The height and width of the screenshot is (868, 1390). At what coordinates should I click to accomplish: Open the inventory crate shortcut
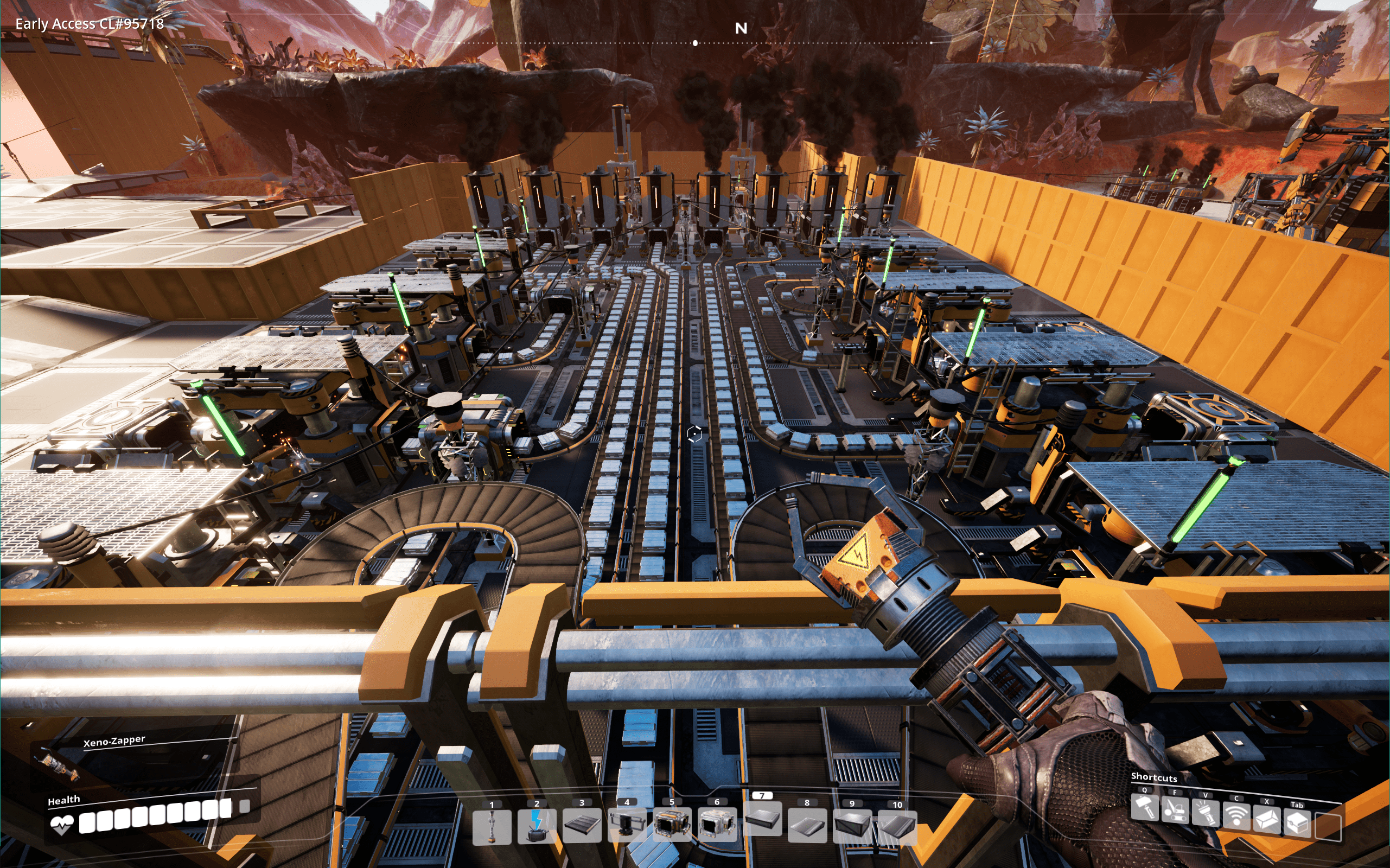(1298, 823)
